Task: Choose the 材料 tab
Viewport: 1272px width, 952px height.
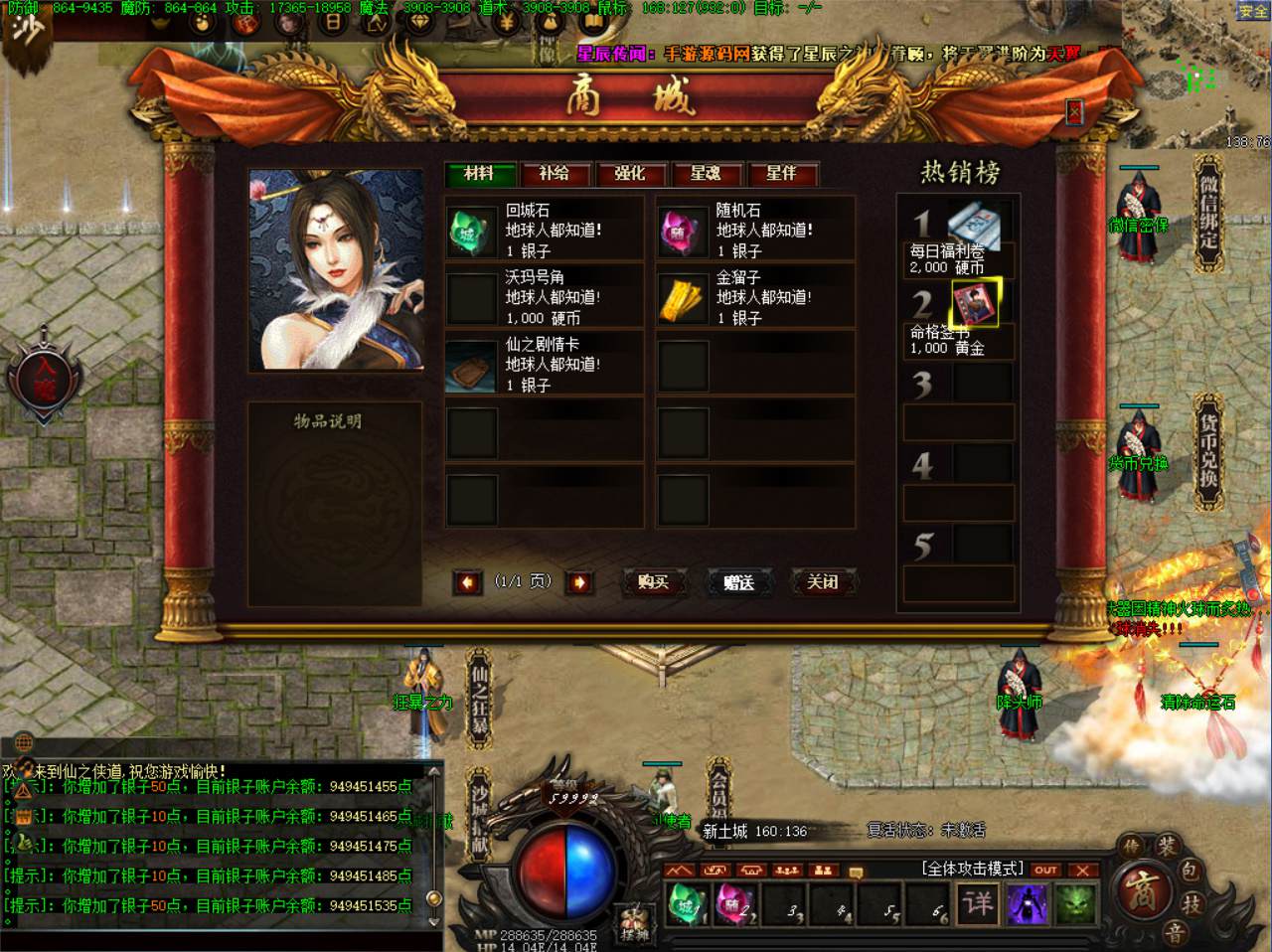Action: pos(479,174)
